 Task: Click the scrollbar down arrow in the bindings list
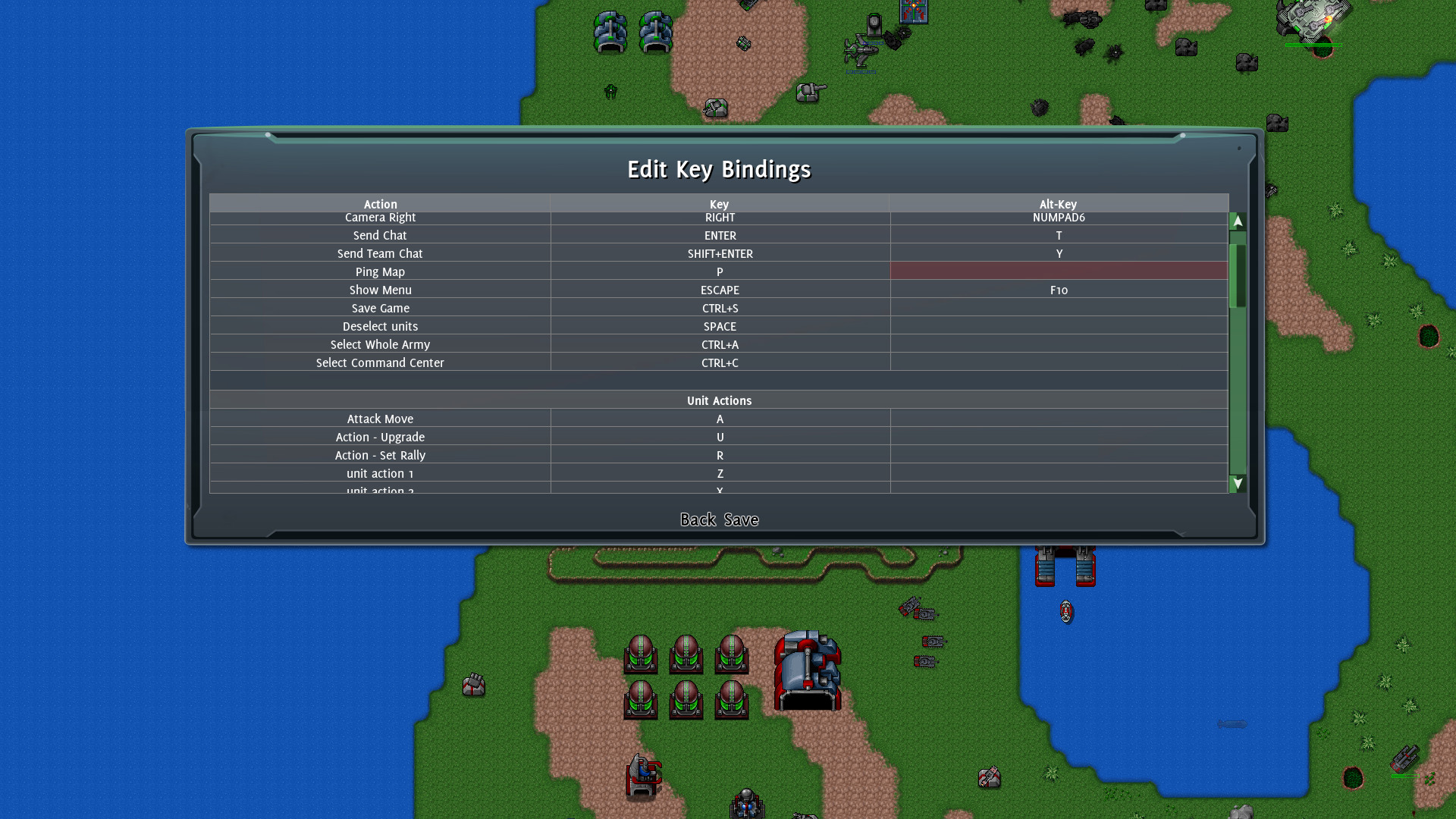pyautogui.click(x=1237, y=482)
